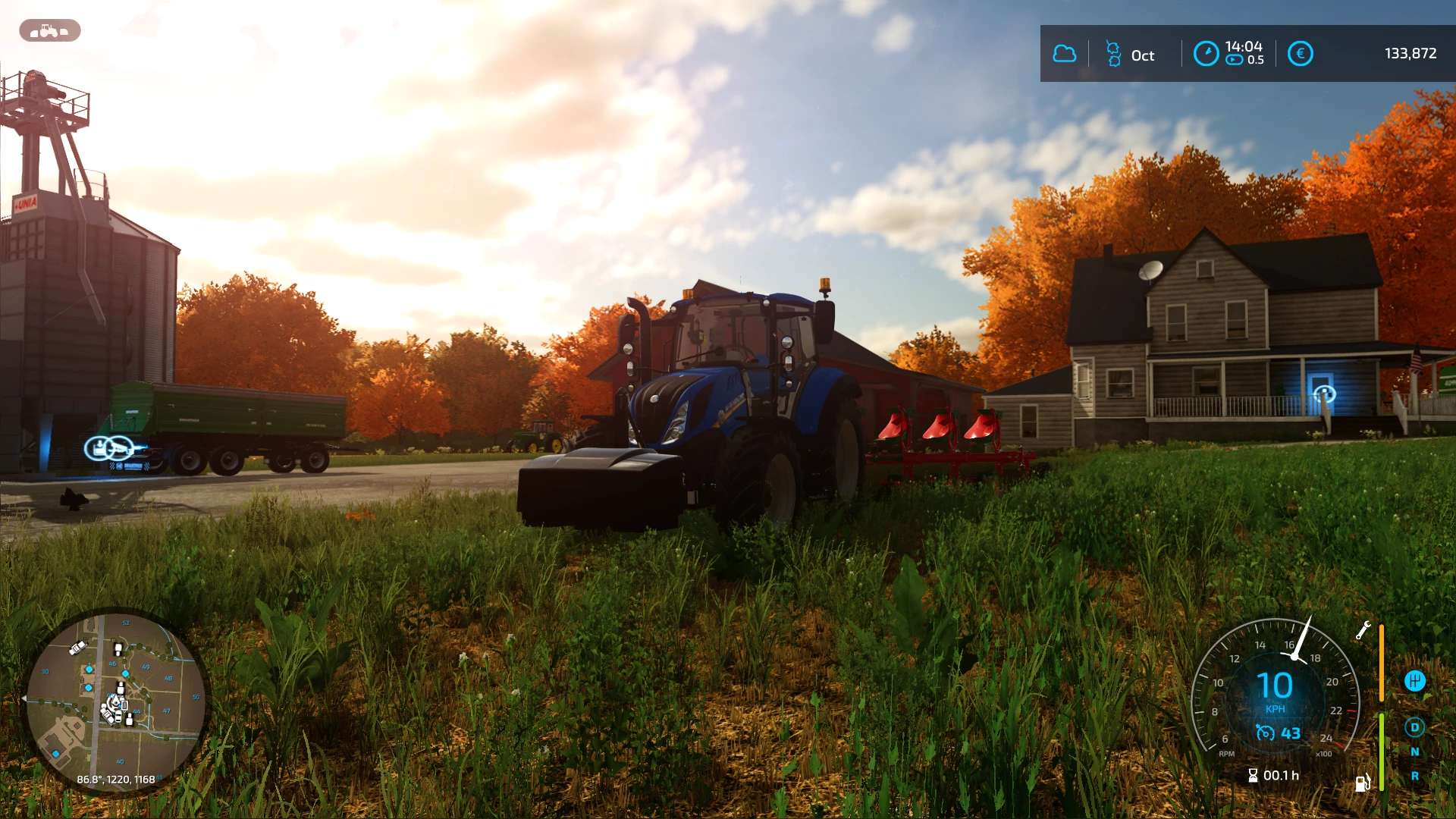Select Reverse R gear indicator
This screenshot has height=819, width=1456.
[1414, 776]
